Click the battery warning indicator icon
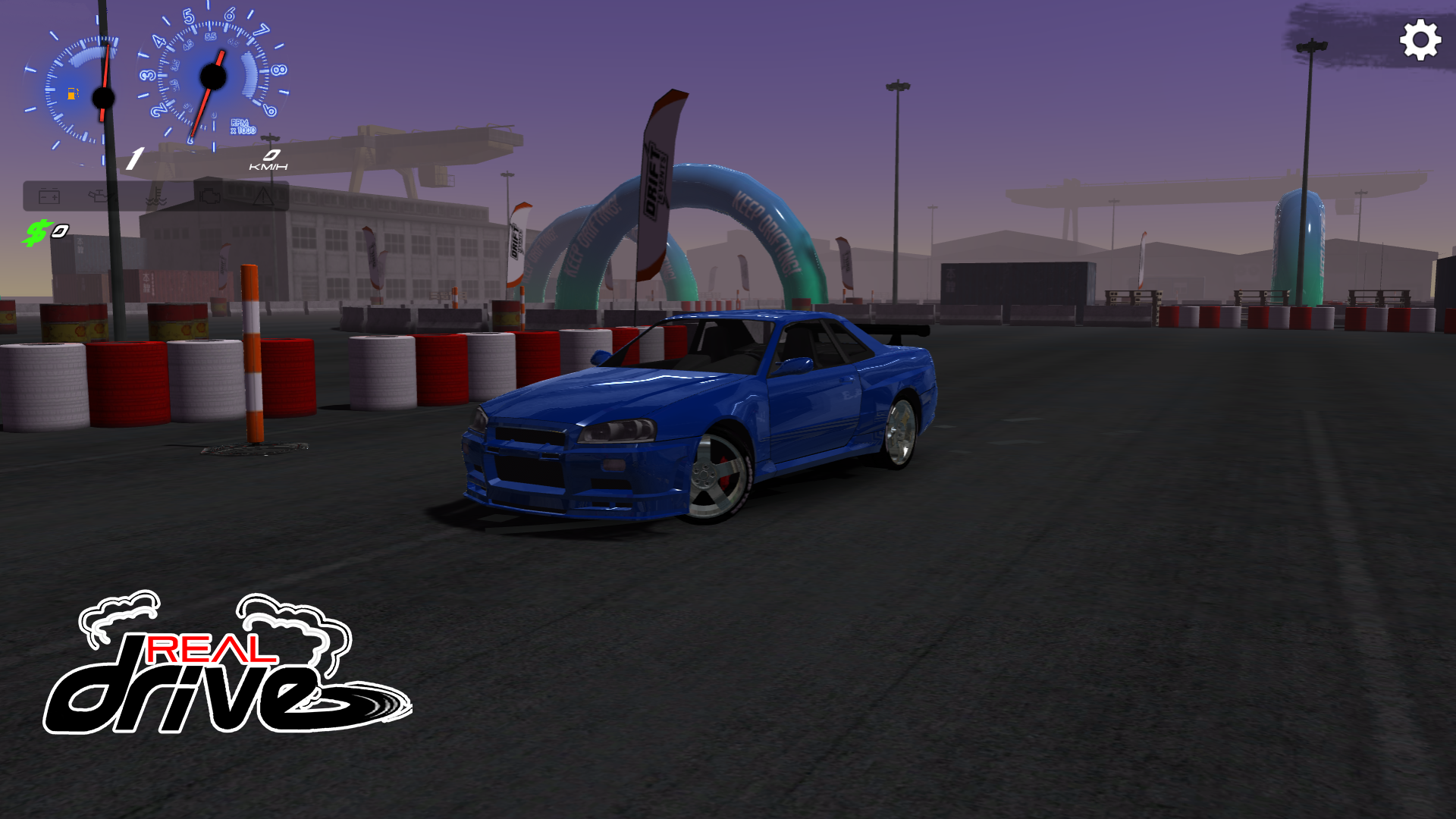The image size is (1456, 819). pos(49,196)
